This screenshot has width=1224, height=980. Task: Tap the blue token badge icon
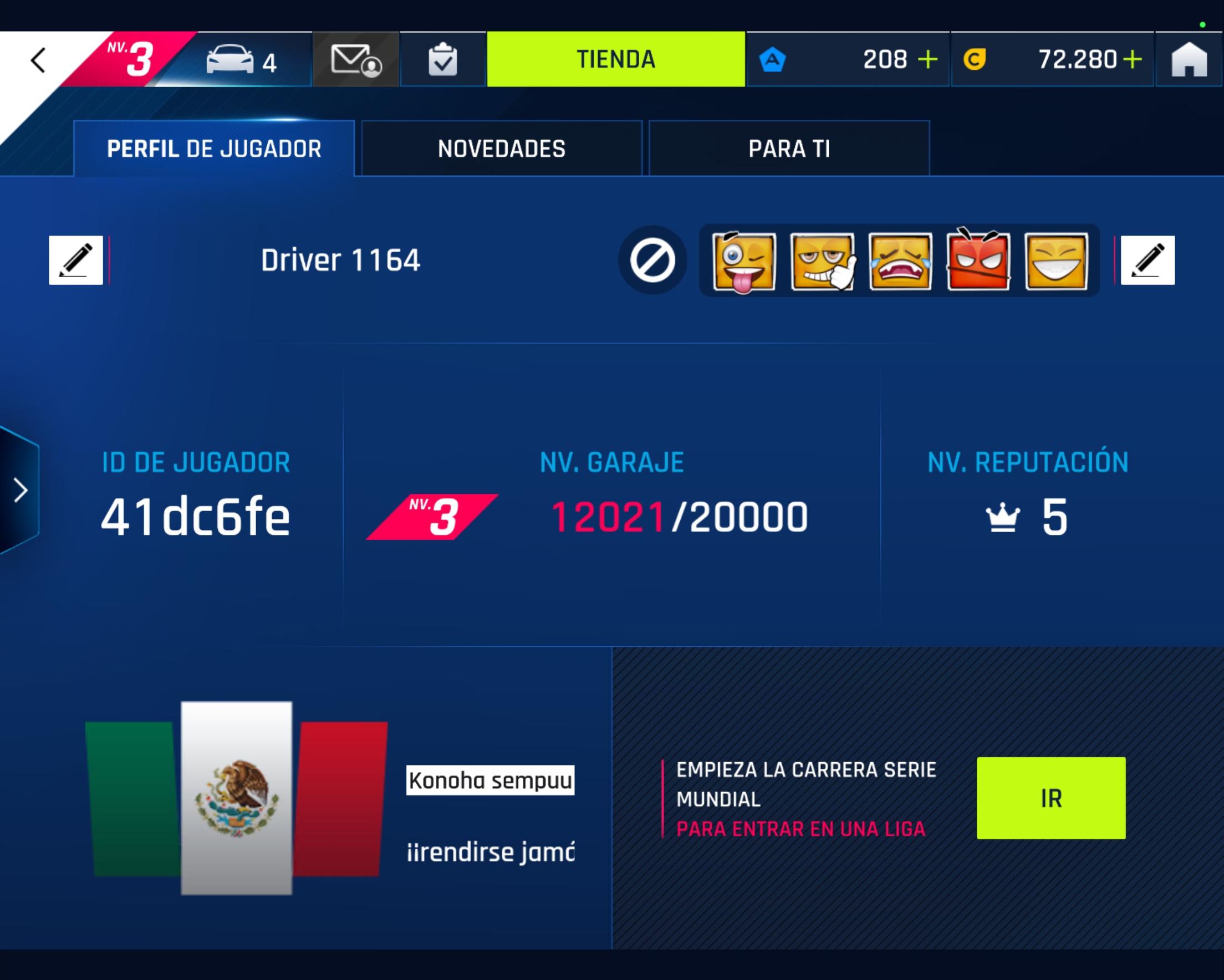pyautogui.click(x=773, y=59)
